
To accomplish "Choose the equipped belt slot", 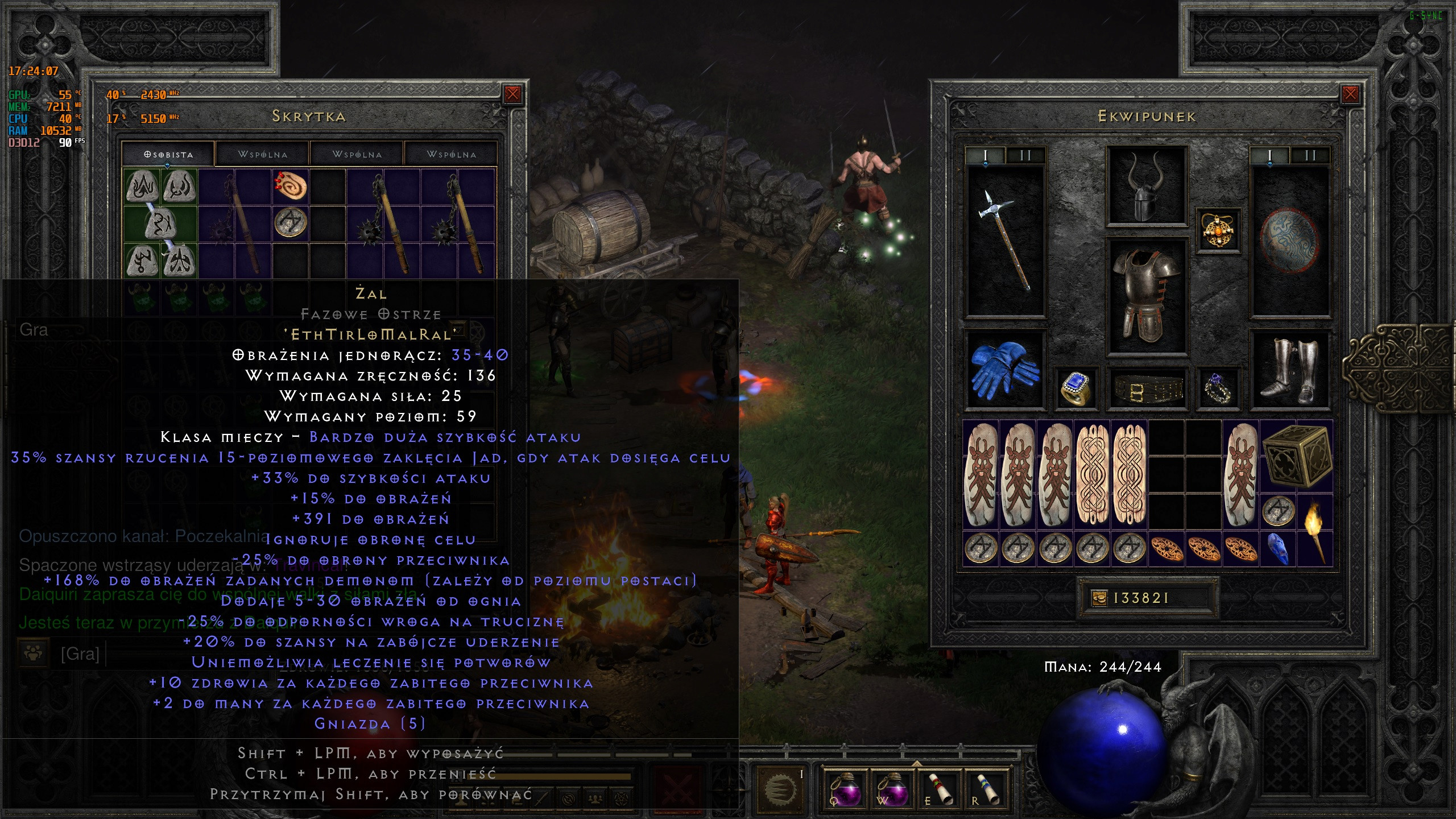I will pos(1147,389).
